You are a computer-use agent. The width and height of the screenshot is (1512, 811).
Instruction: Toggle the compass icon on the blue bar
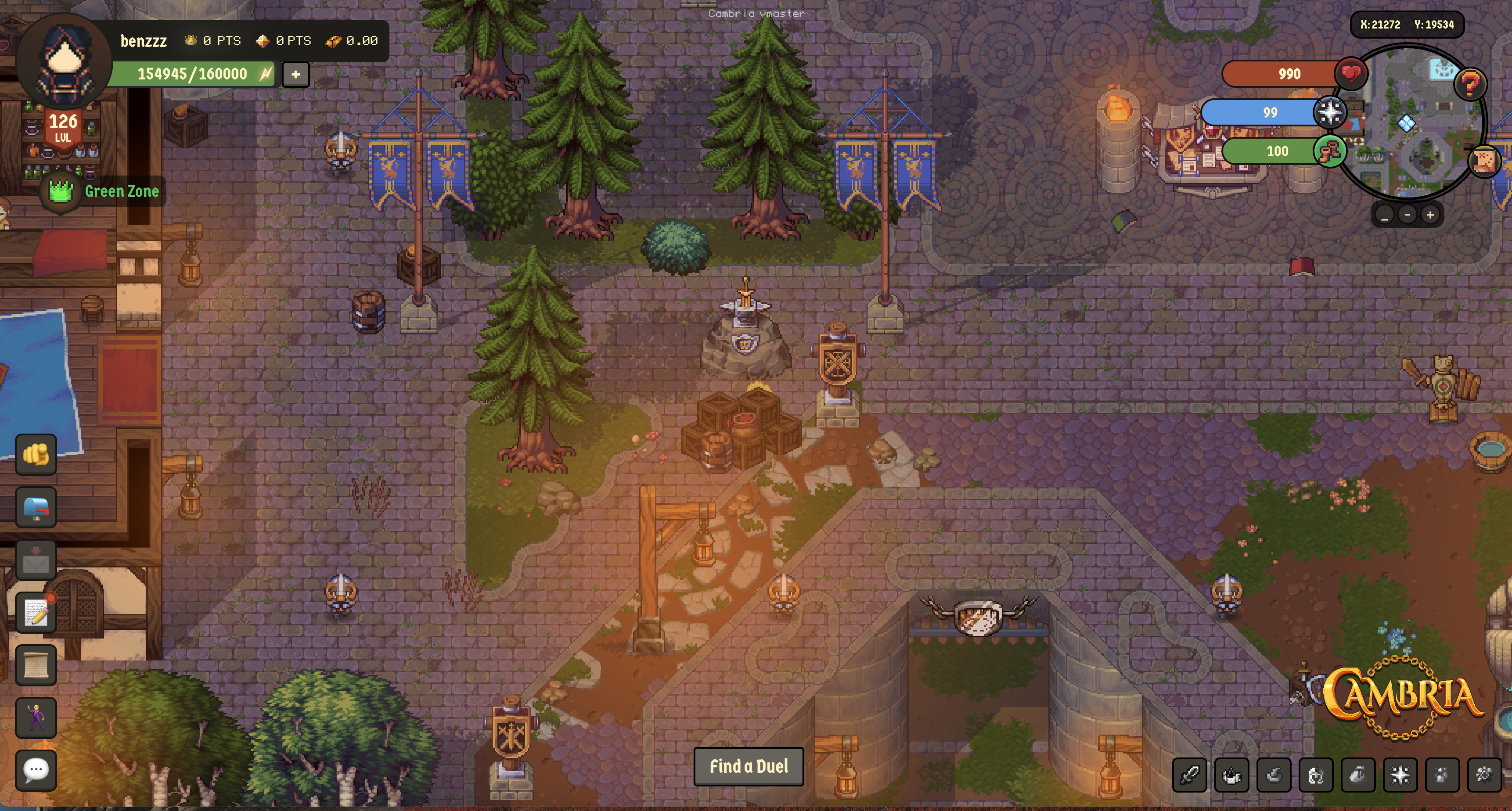(x=1331, y=112)
